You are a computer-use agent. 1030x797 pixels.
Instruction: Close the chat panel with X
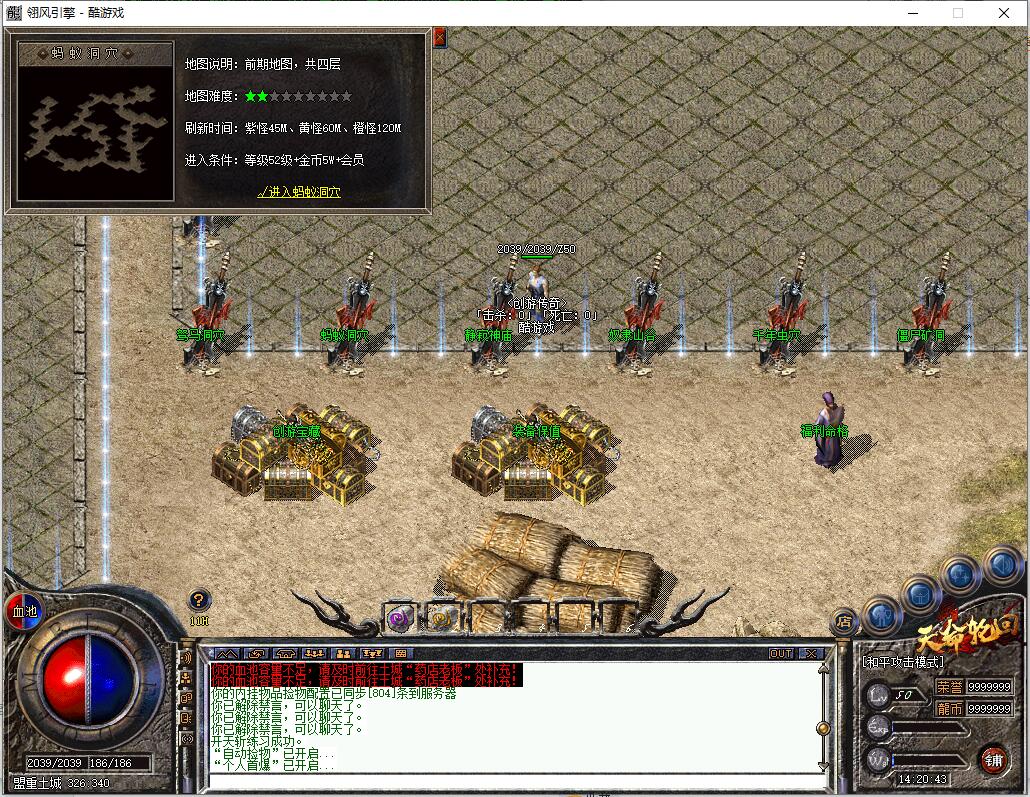(x=810, y=653)
